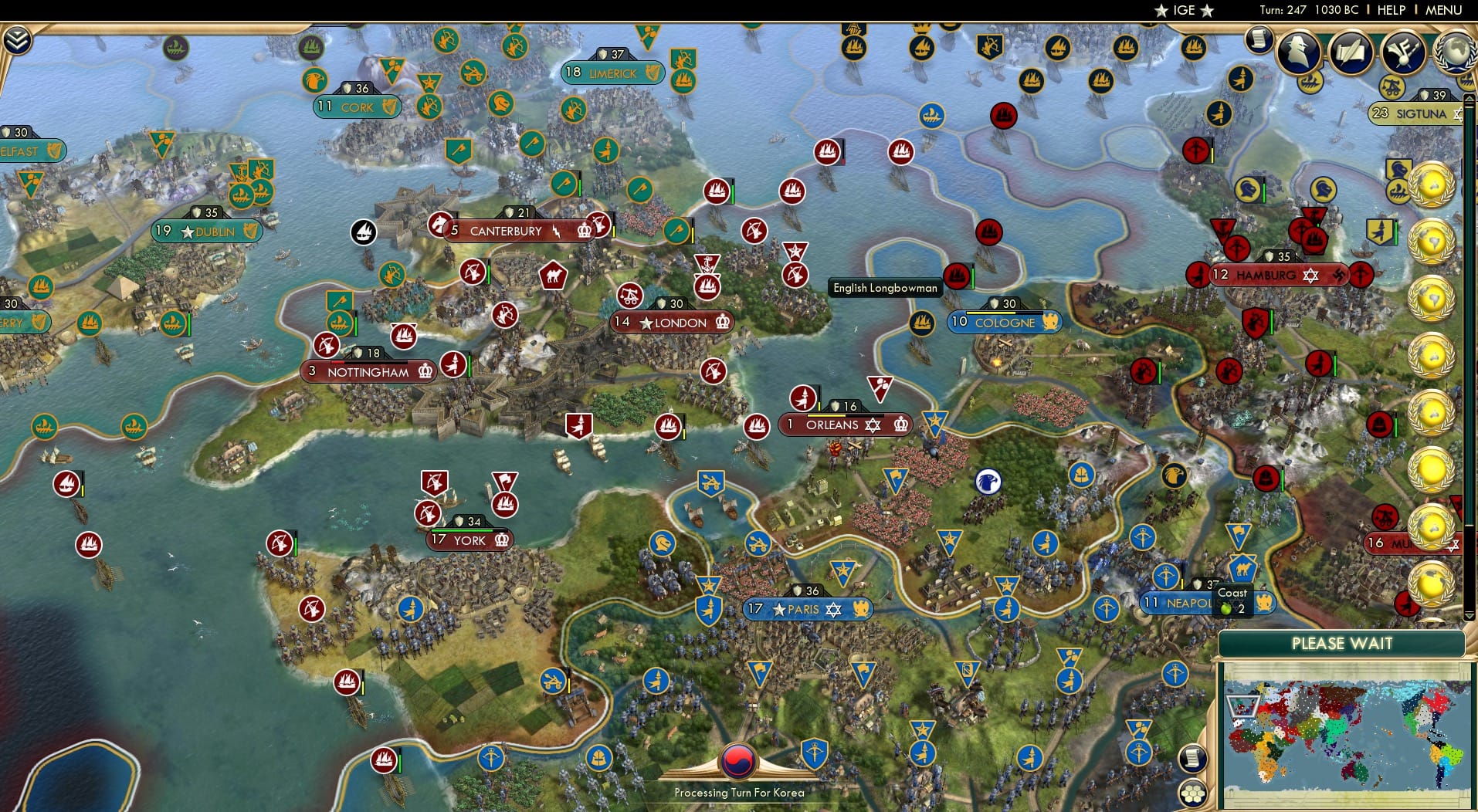Screen dimensions: 1478x812
Task: Select the white ship unit icon near Canterbury
Action: tap(364, 230)
